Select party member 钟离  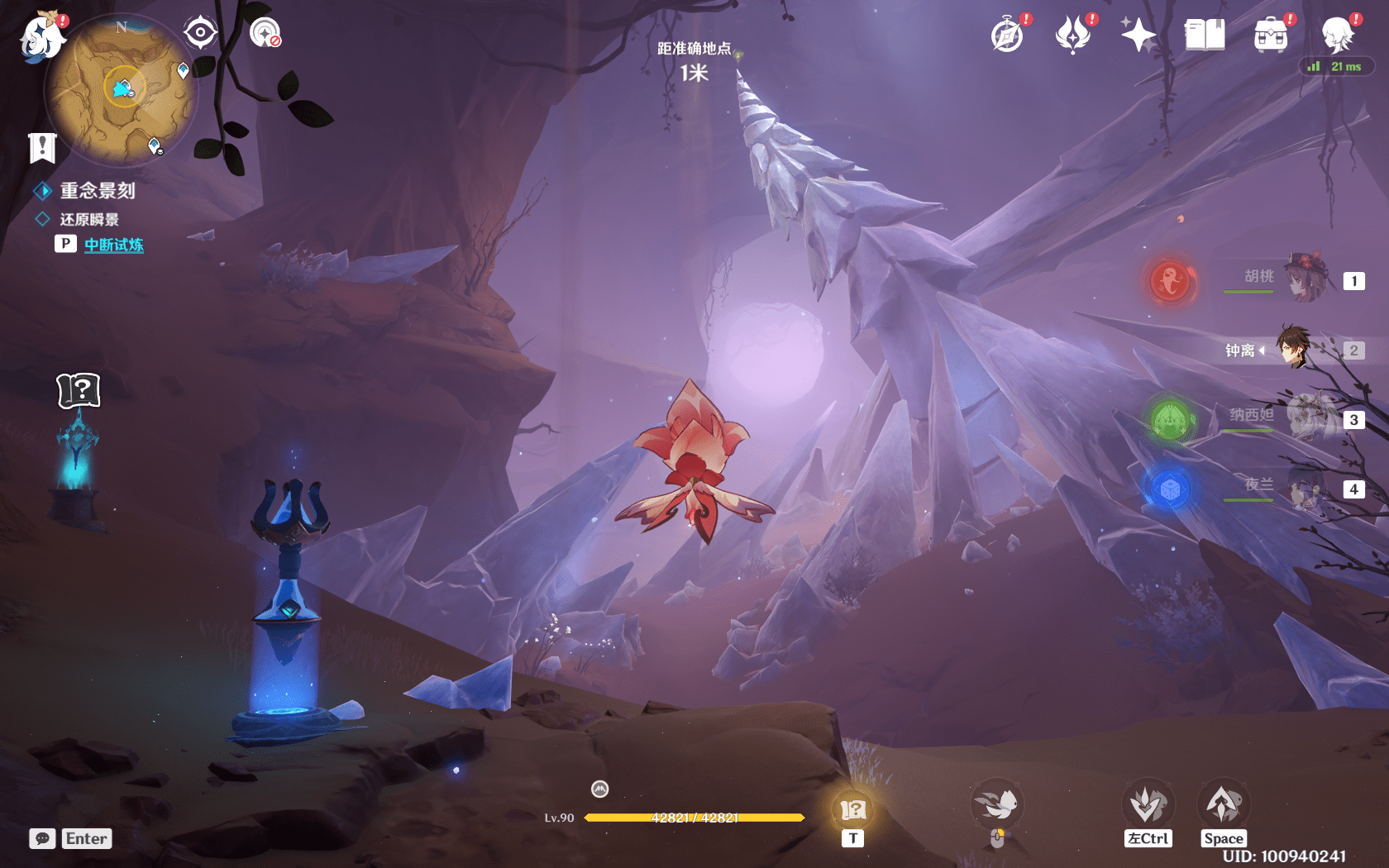tap(1294, 349)
